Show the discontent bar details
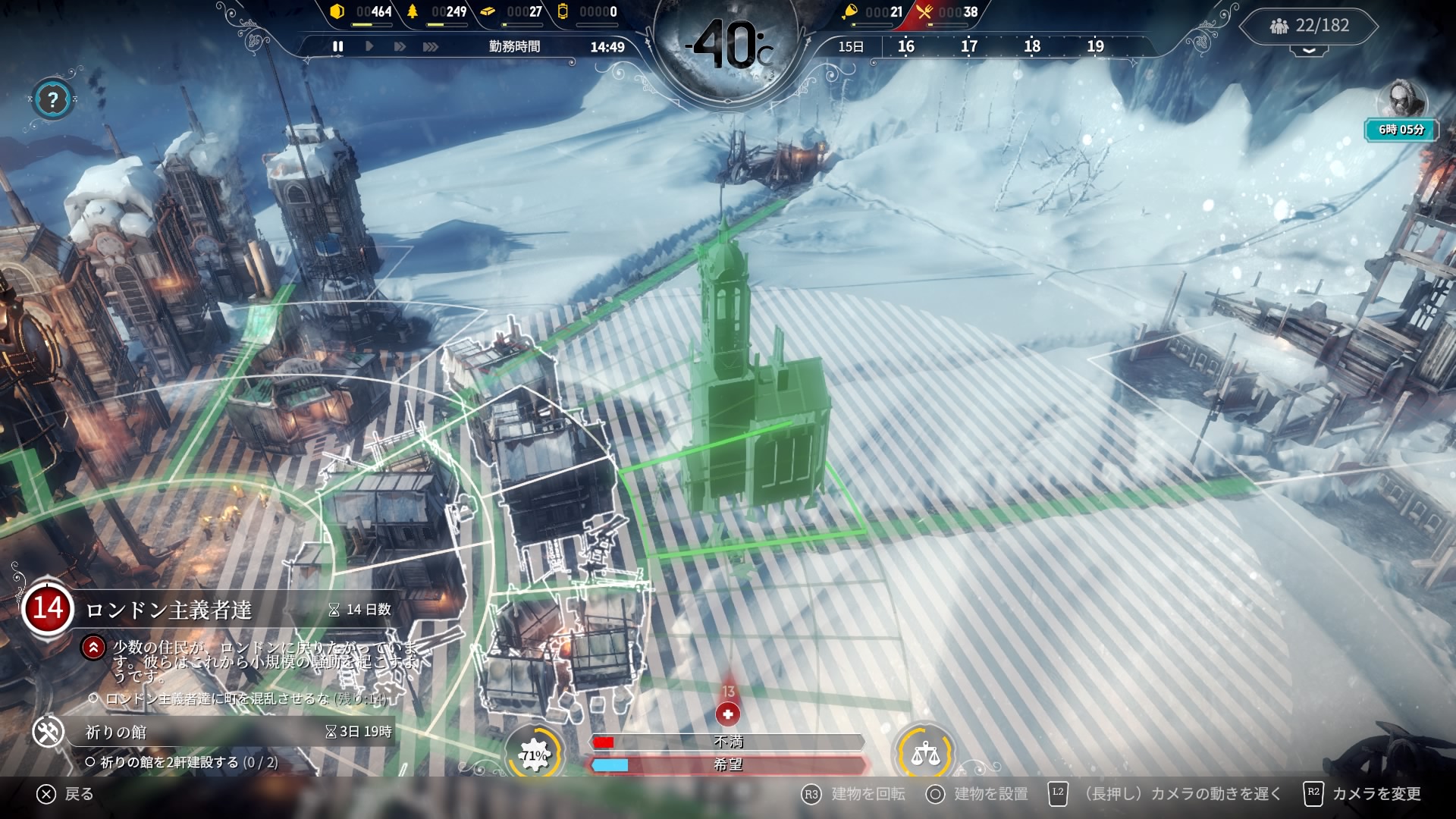The image size is (1456, 819). [x=728, y=742]
